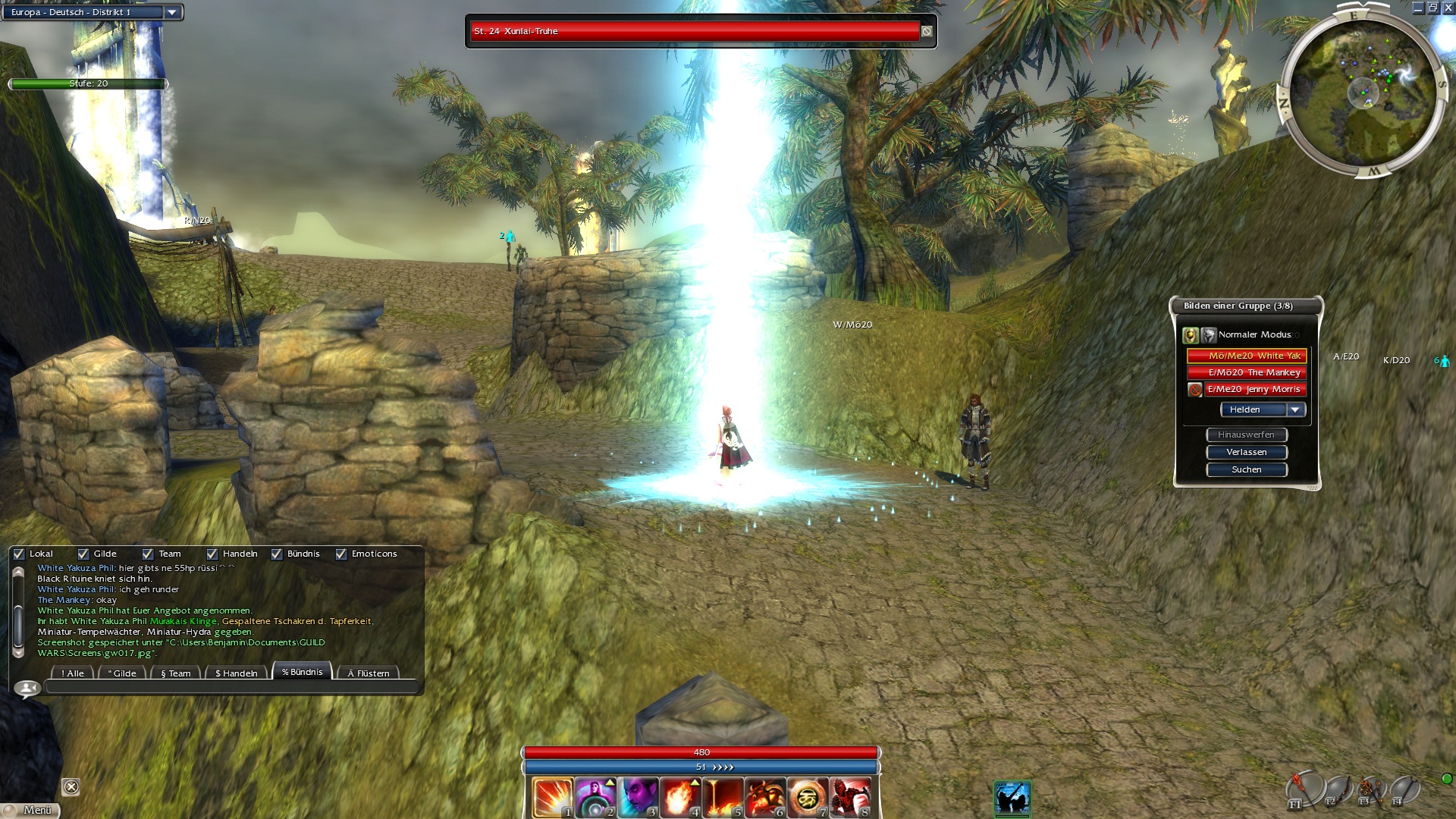
Task: Activate the flare skill in slot 1
Action: 552,797
